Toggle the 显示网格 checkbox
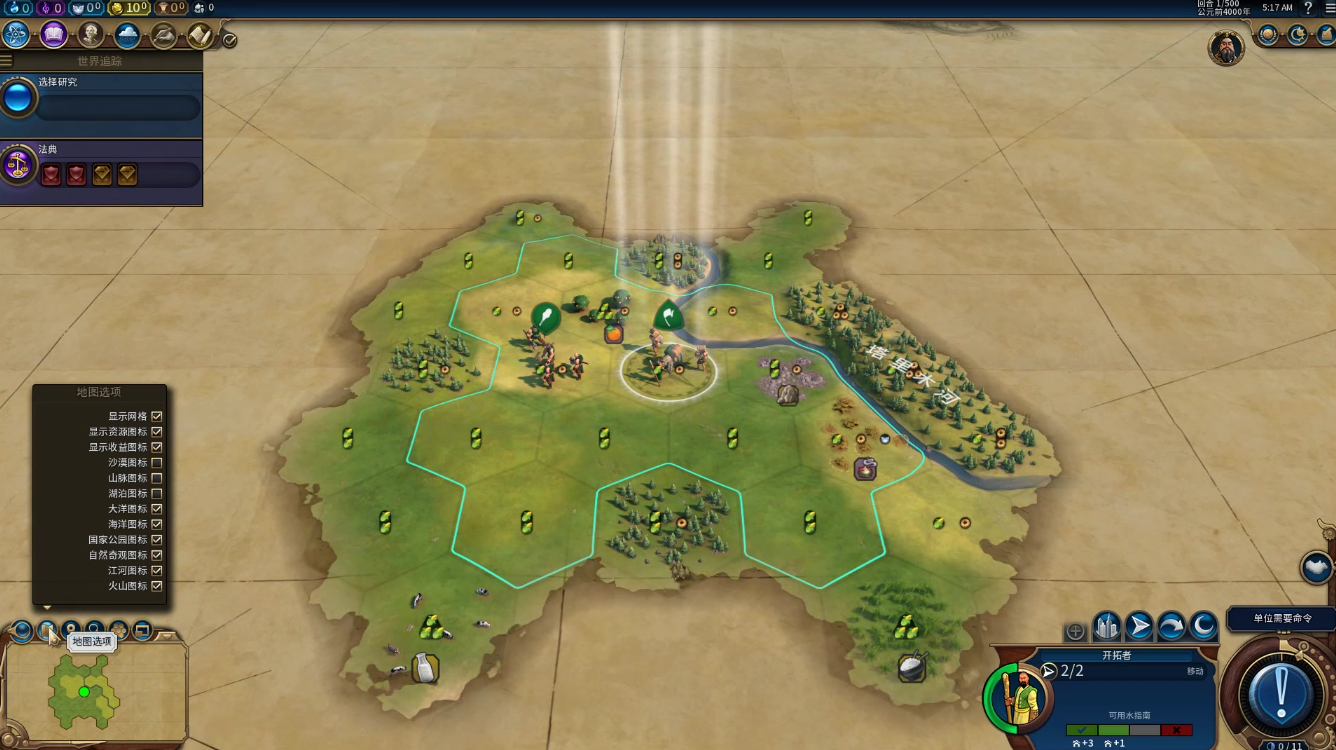 click(x=157, y=416)
